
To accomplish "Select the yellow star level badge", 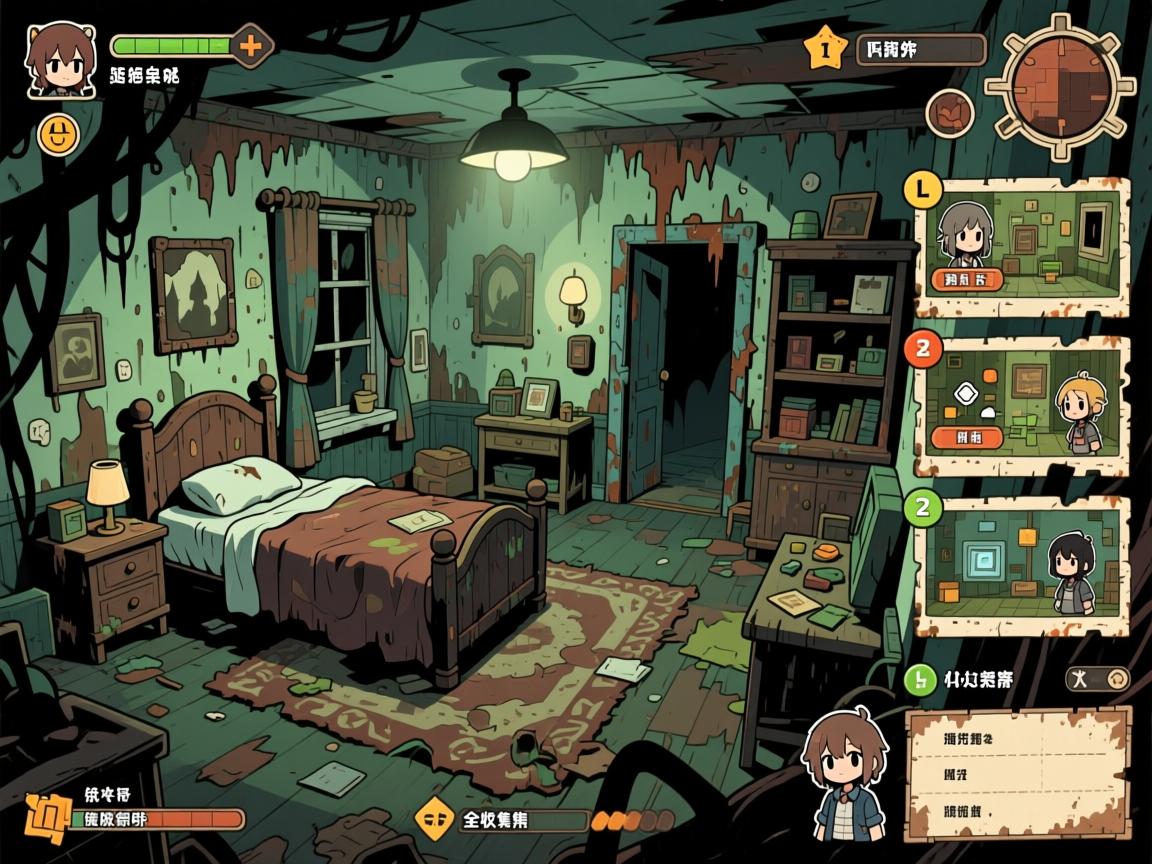I will click(x=825, y=48).
